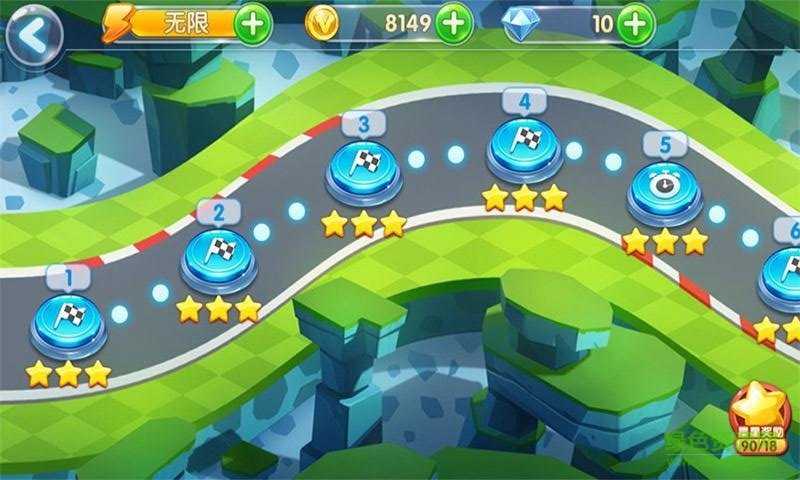Select level 1 race node

point(69,320)
